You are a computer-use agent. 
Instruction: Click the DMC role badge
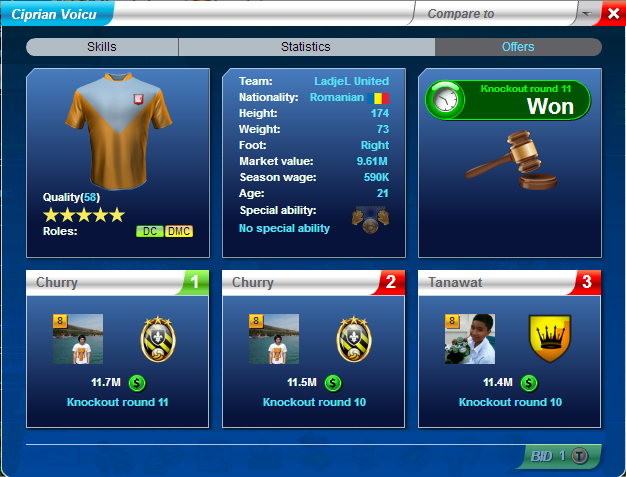tap(178, 231)
